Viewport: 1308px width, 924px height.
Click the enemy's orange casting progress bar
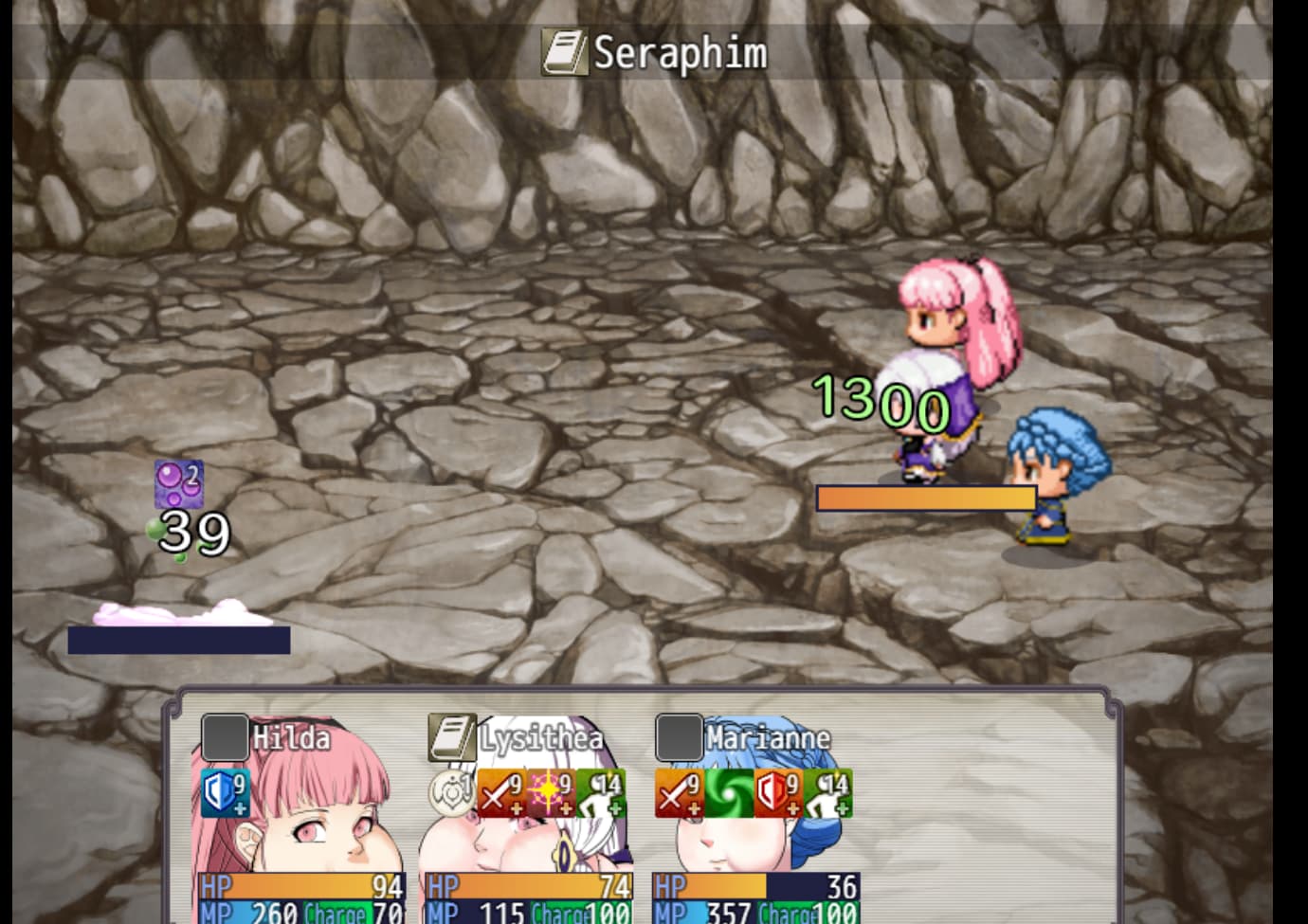coord(927,497)
